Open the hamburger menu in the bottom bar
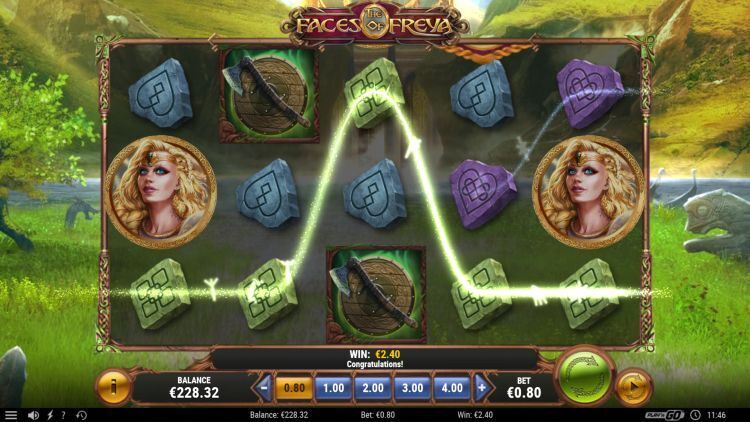The height and width of the screenshot is (422, 750). 11,415
